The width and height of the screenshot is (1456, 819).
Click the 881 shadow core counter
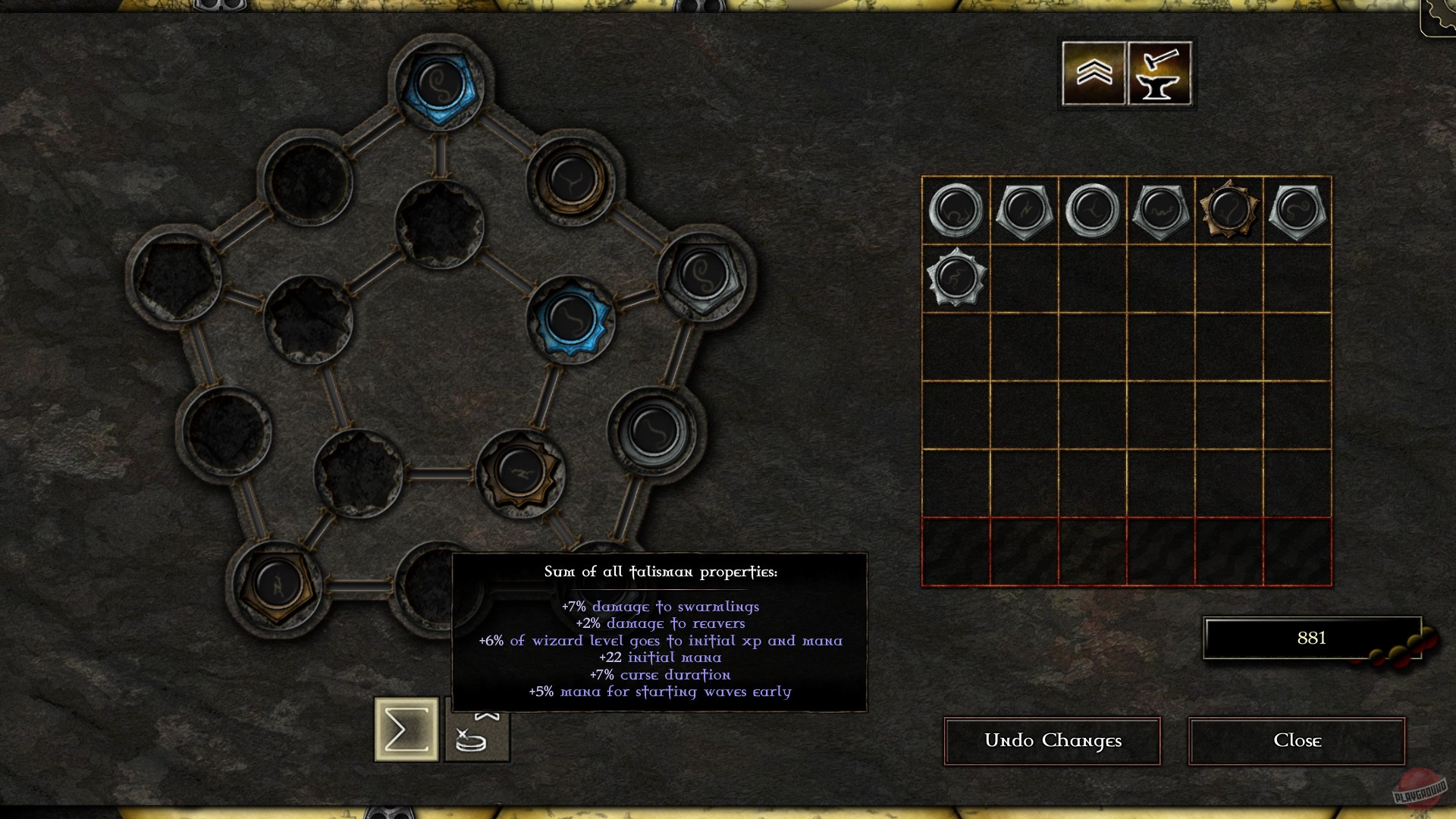point(1309,638)
